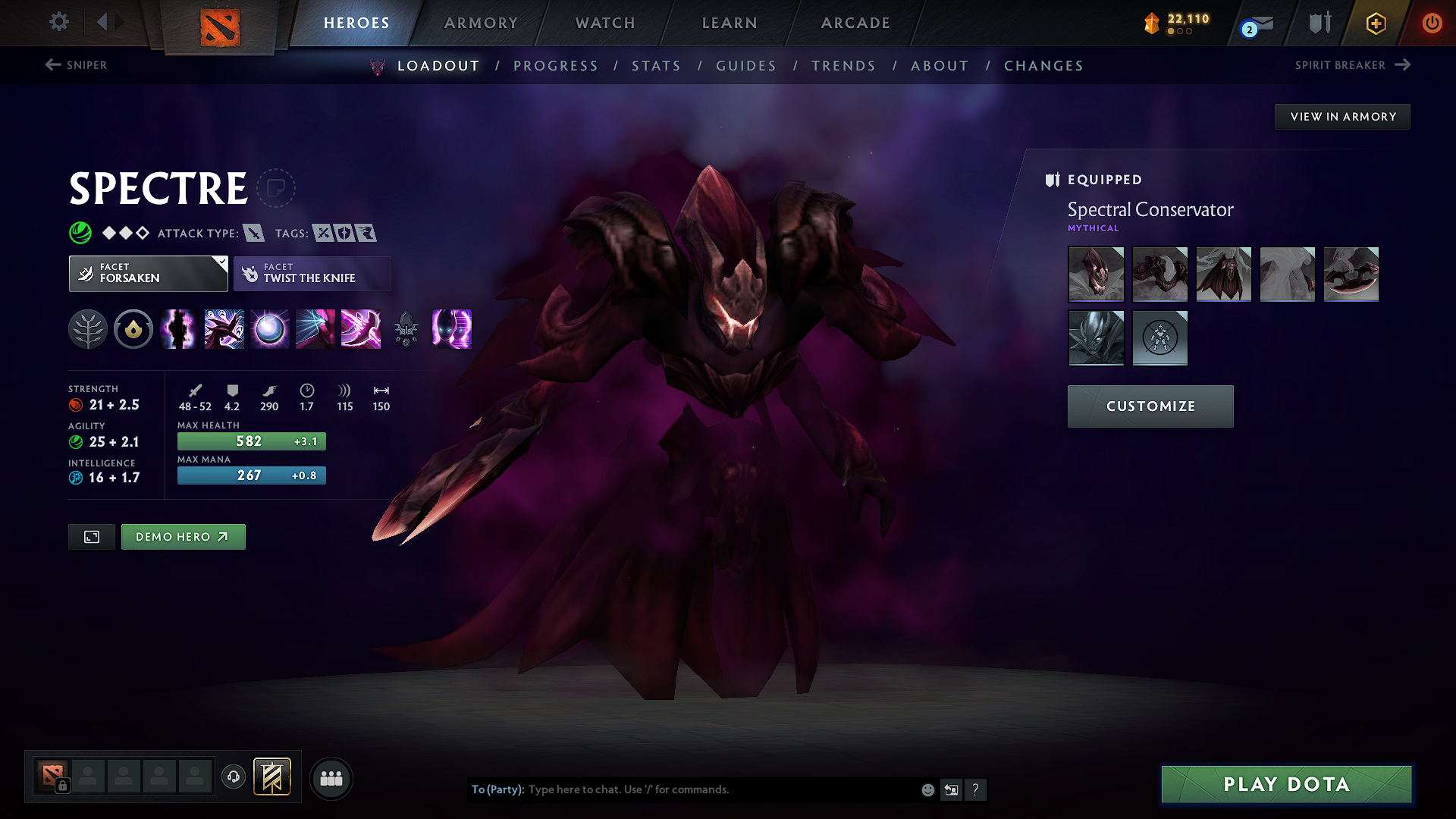The image size is (1456, 819).
Task: Select the Twist the Knife facet
Action: point(312,273)
